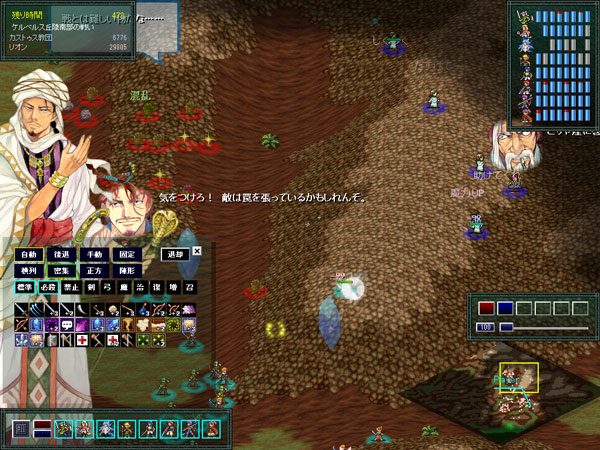The height and width of the screenshot is (450, 600).
Task: Pick the 正方 square formation
Action: 95,271
